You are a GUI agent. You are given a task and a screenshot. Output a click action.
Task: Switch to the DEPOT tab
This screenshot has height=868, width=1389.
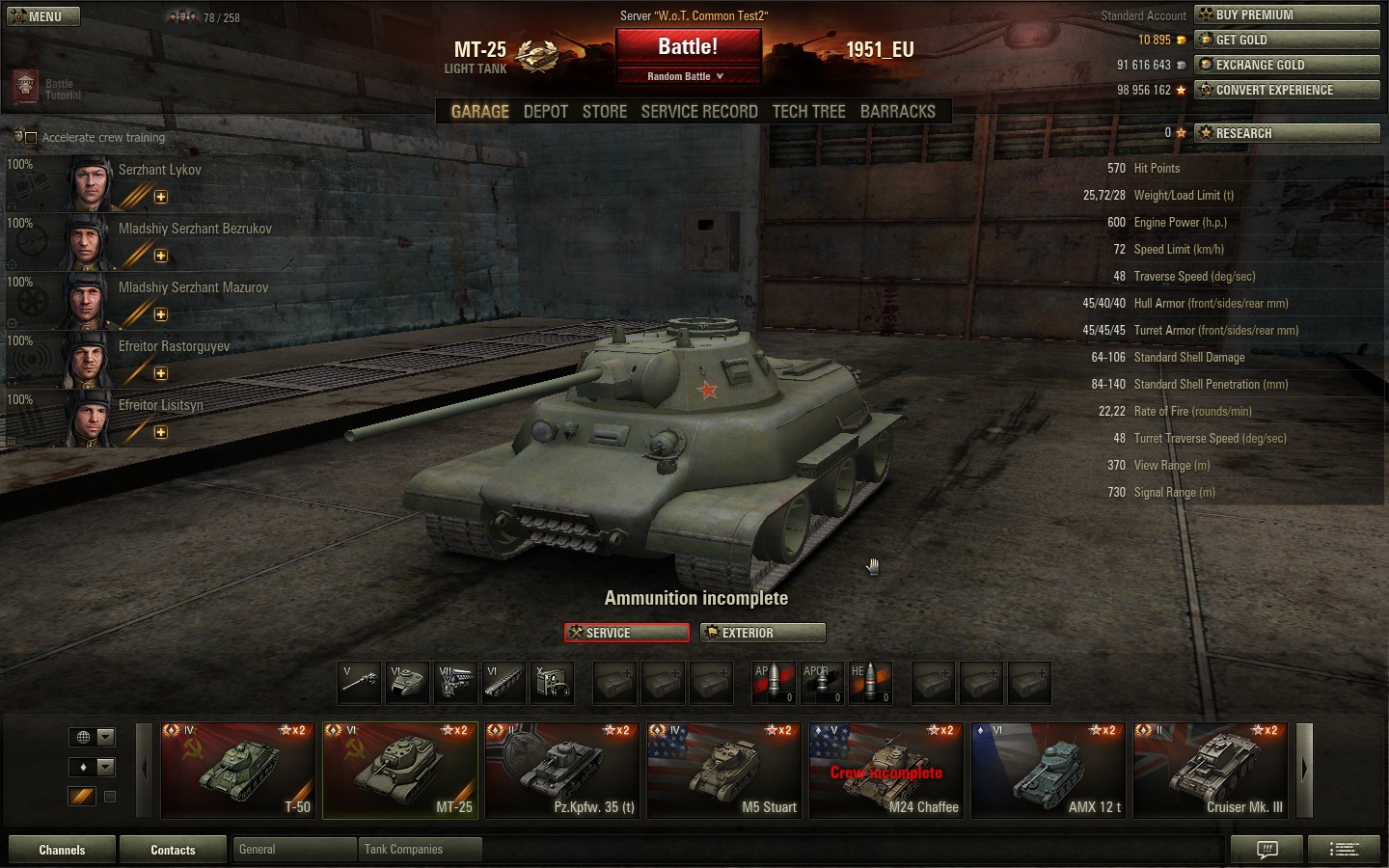[x=545, y=112]
